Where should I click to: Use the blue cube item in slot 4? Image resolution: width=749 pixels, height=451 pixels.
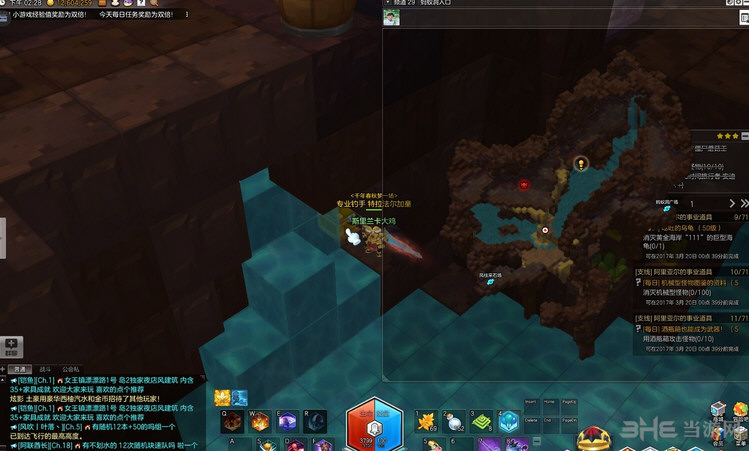[x=509, y=421]
